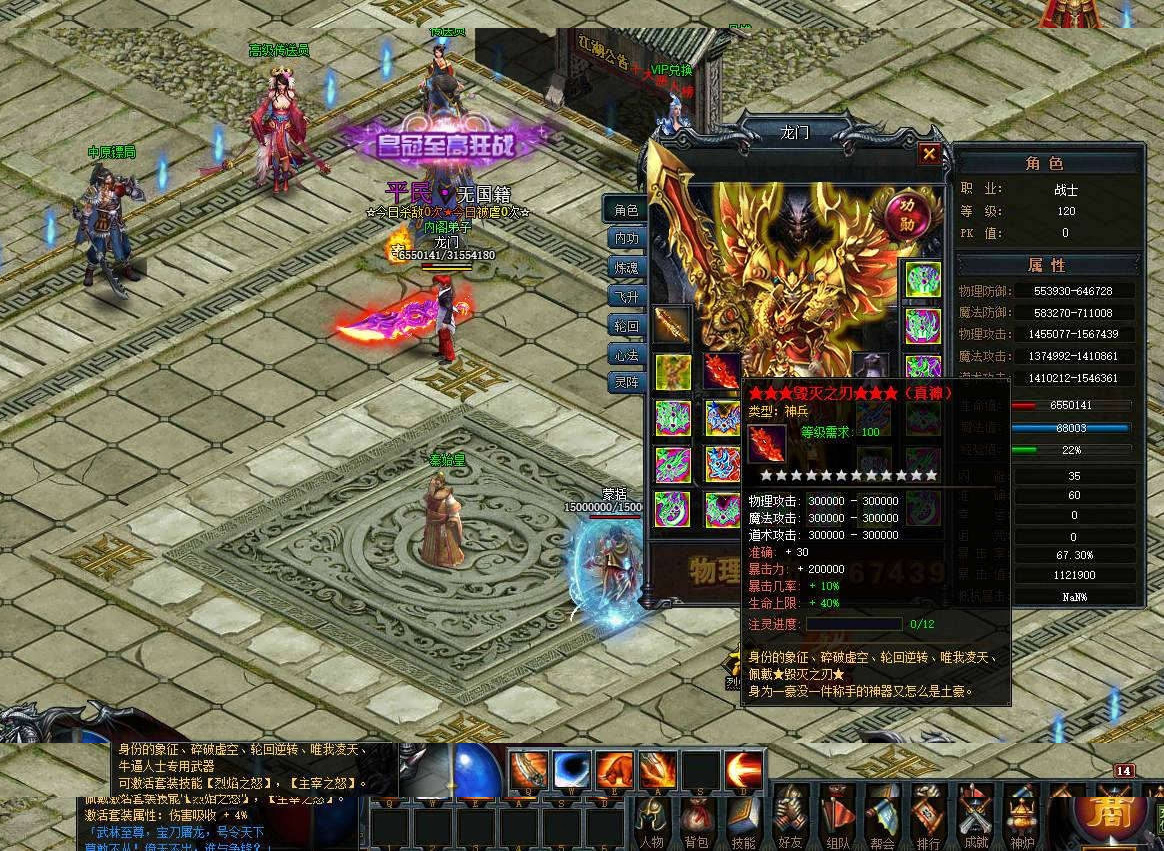Switch to the 内功 tab
This screenshot has width=1164, height=851.
[x=626, y=239]
